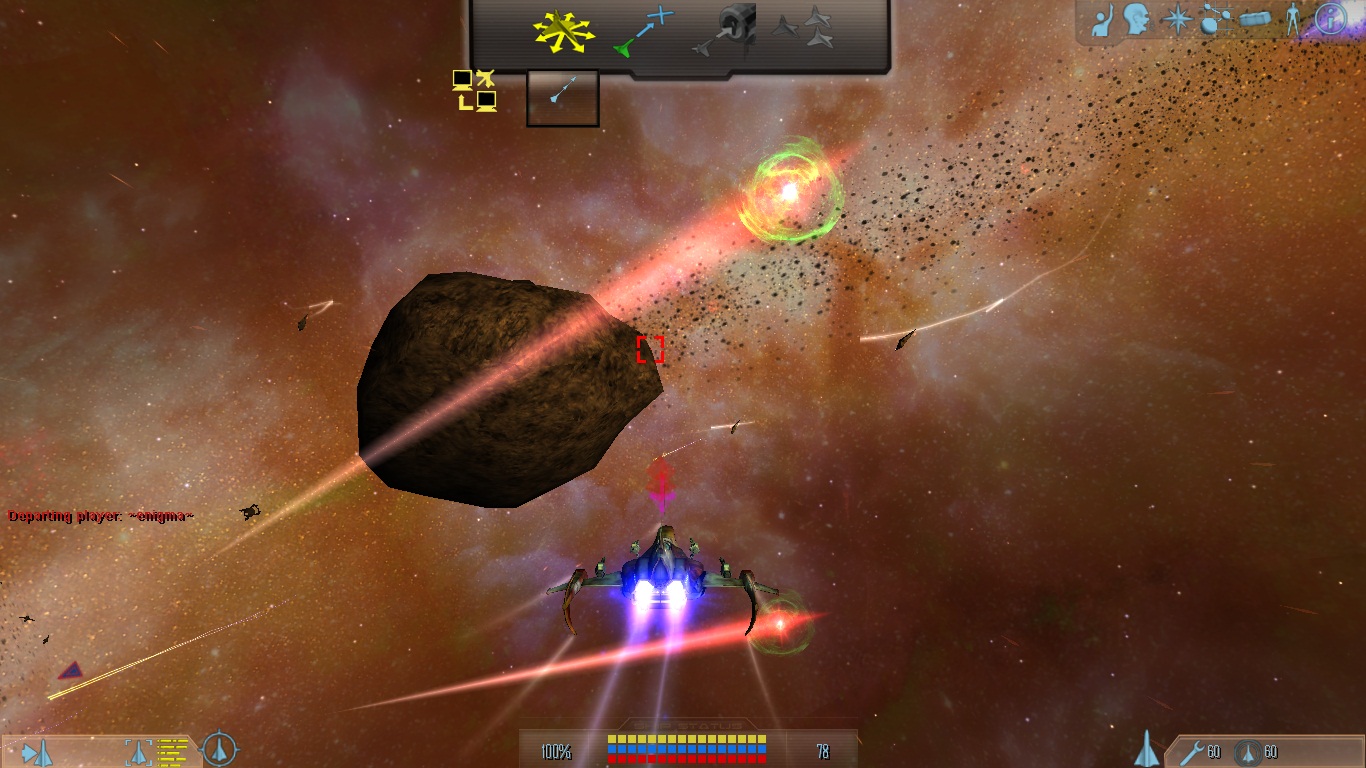
Task: Select the three-ship formation command
Action: coord(804,28)
